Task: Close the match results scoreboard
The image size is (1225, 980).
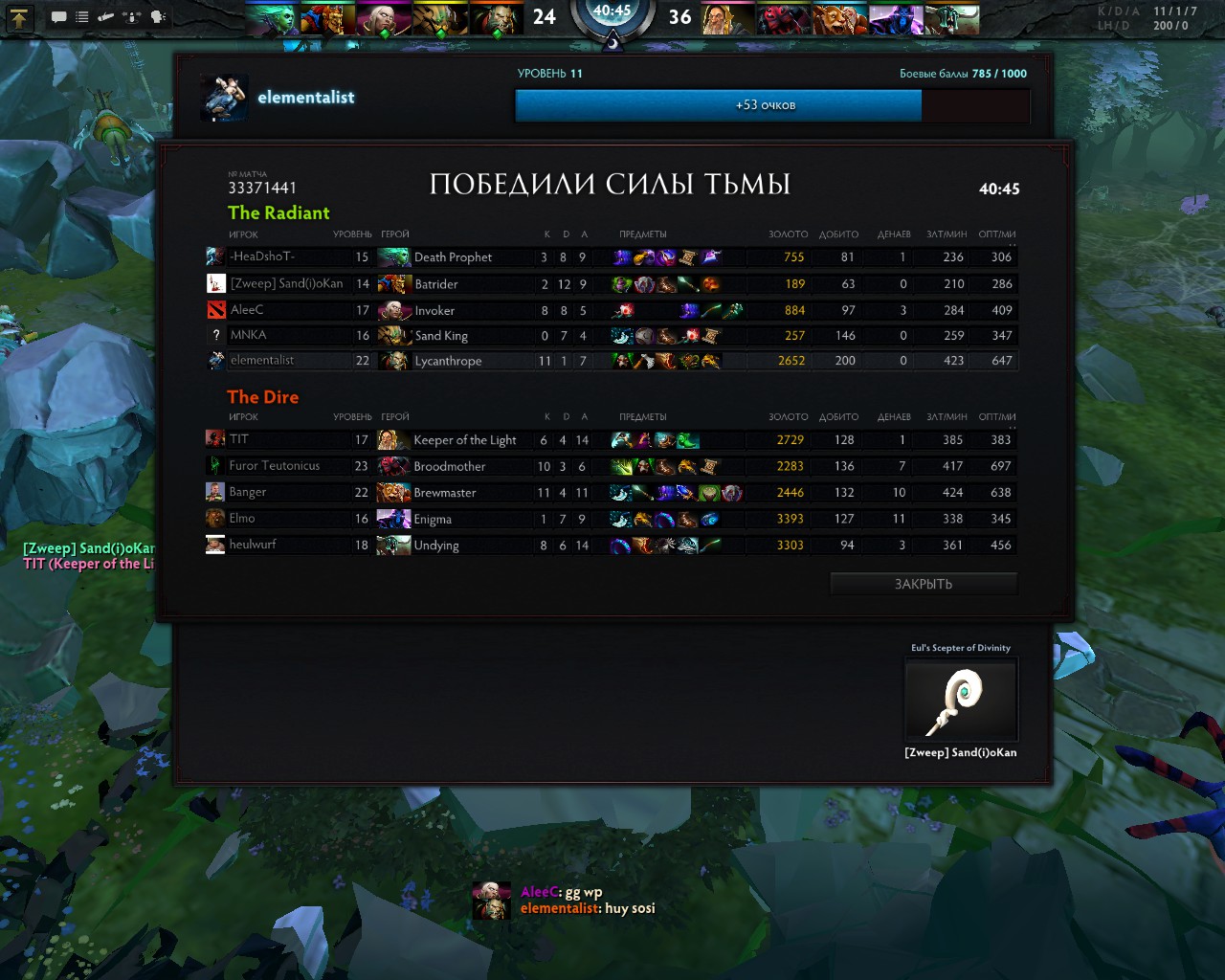Action: [x=923, y=584]
